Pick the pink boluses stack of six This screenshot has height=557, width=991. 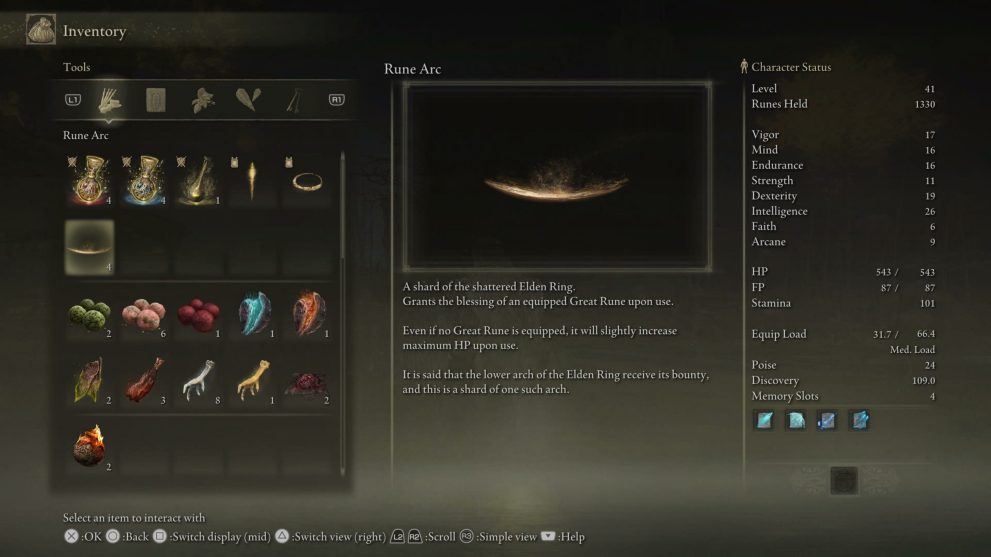coord(143,314)
